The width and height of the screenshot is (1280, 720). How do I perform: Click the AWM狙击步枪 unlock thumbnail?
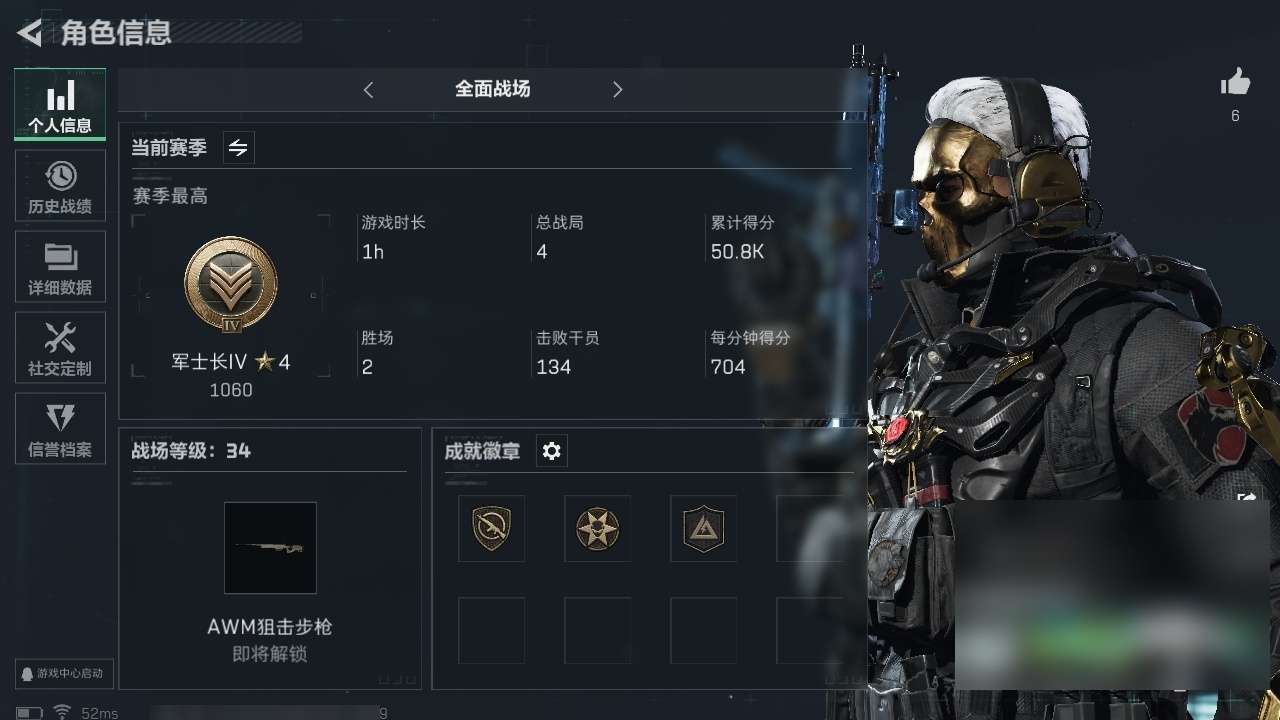pos(270,548)
